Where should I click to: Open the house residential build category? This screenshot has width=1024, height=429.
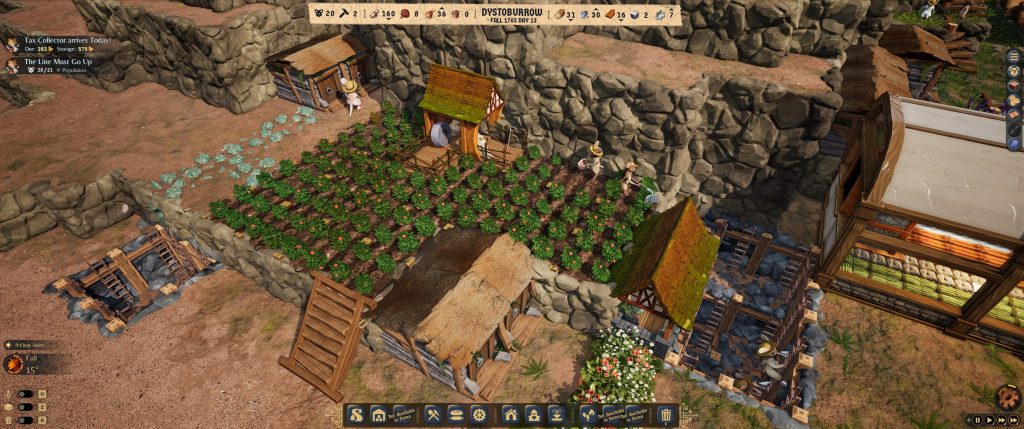511,414
